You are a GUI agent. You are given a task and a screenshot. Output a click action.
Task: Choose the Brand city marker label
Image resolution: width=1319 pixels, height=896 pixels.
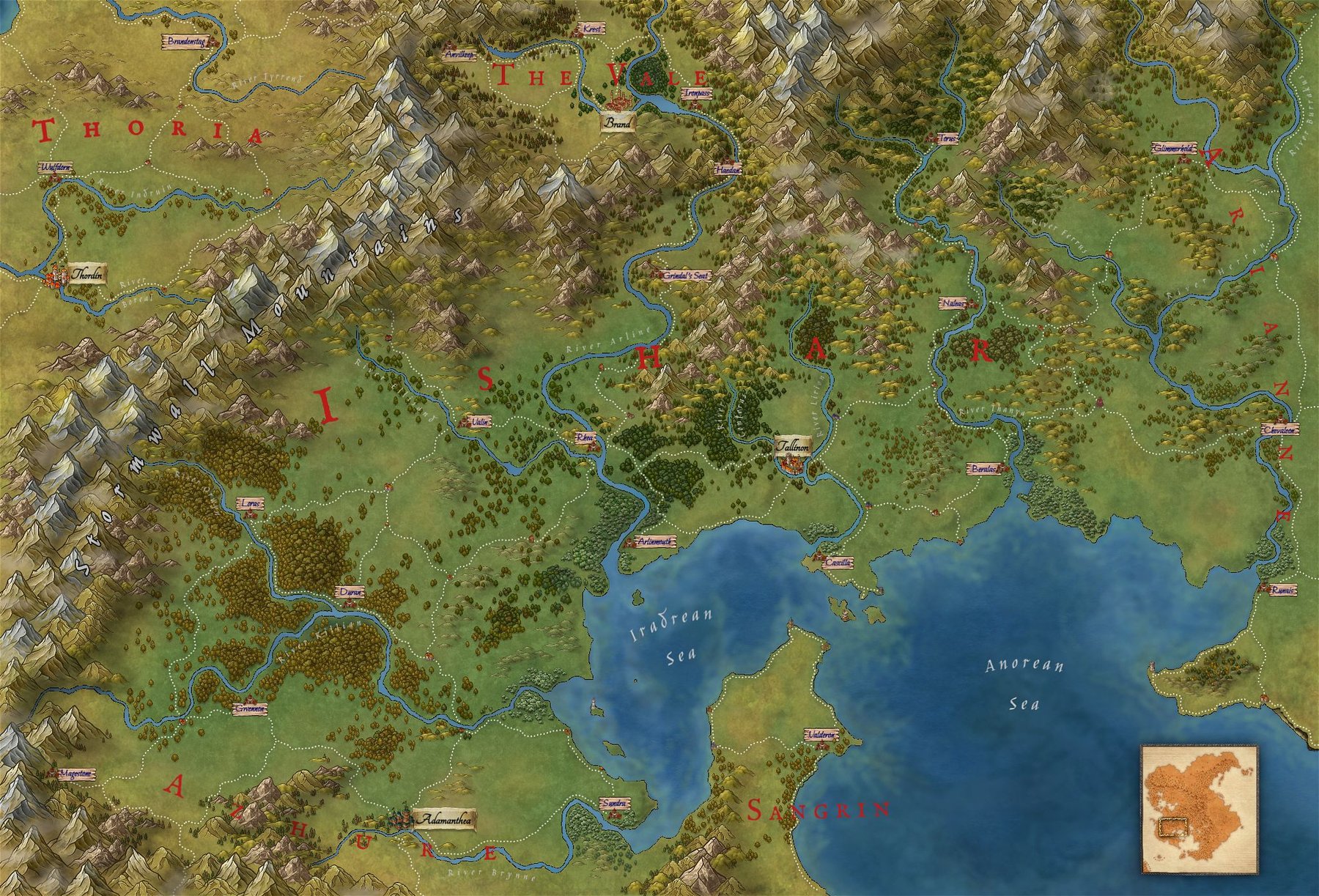(x=617, y=124)
